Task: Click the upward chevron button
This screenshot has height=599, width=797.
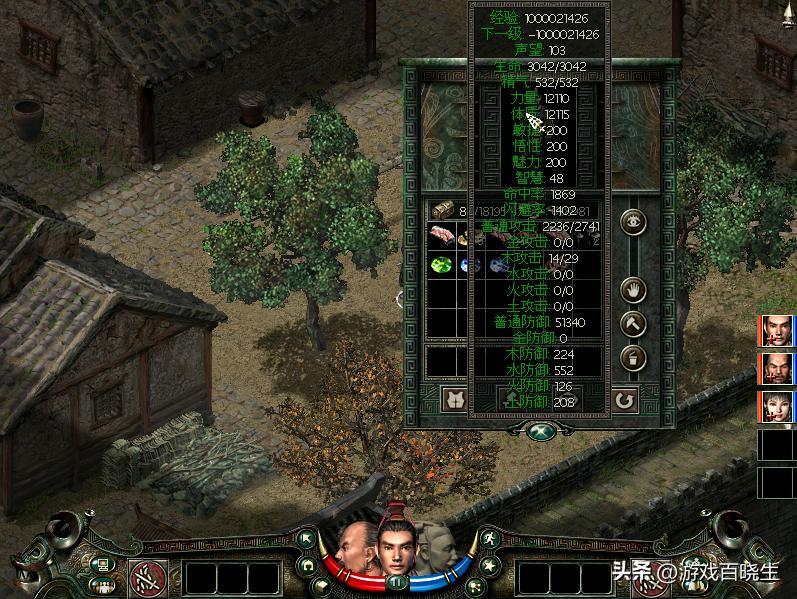Action: click(x=633, y=323)
